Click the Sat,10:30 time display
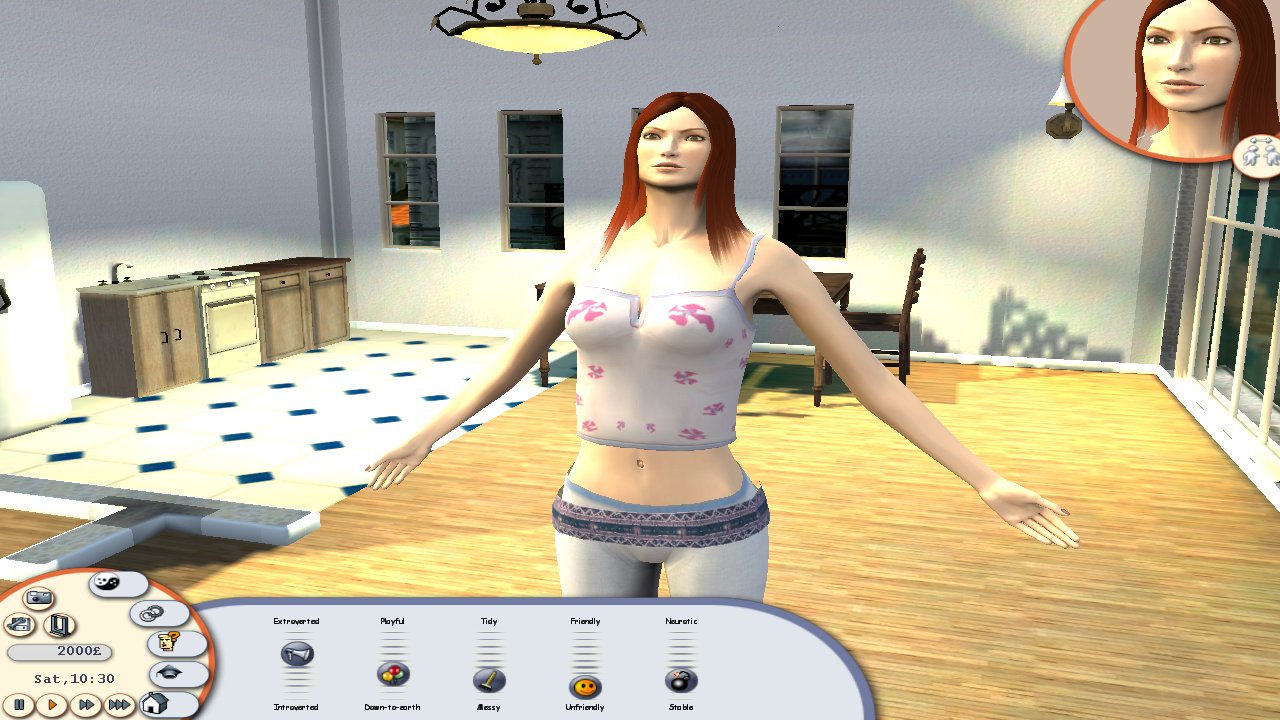Viewport: 1280px width, 720px height. tap(73, 678)
